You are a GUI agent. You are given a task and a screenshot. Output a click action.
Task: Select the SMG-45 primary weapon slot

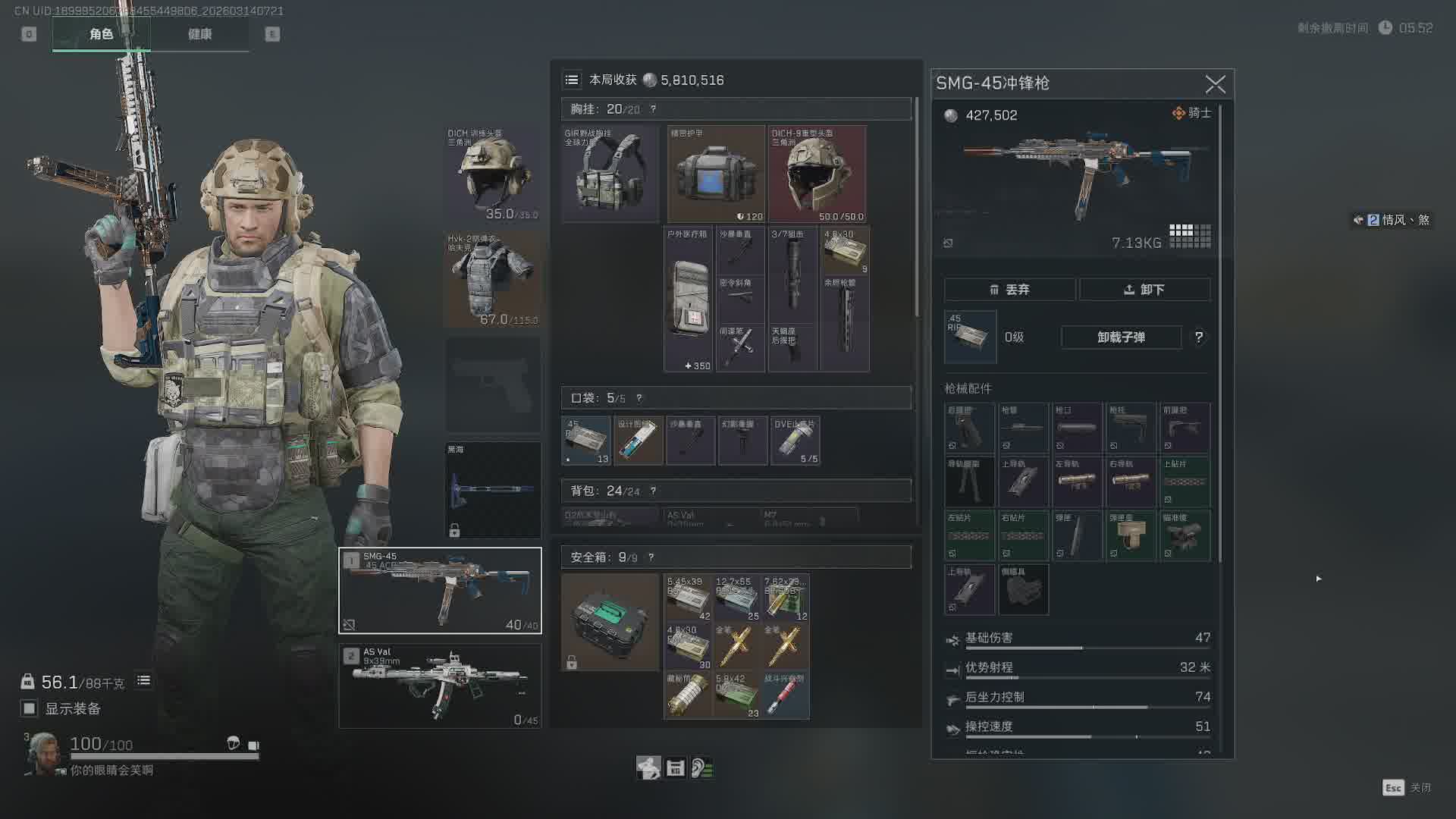[440, 591]
